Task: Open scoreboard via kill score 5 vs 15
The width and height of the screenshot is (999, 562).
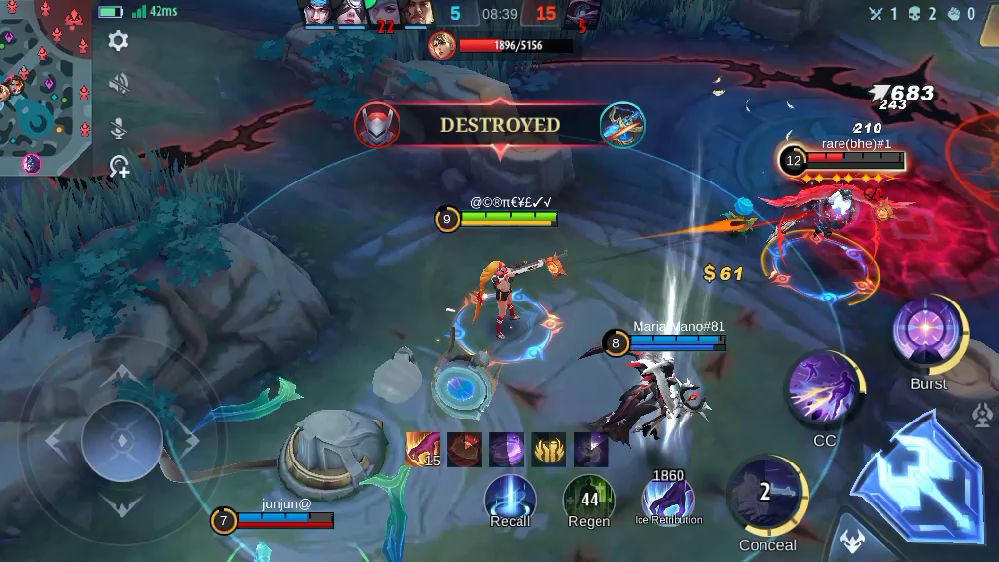Action: (x=500, y=14)
